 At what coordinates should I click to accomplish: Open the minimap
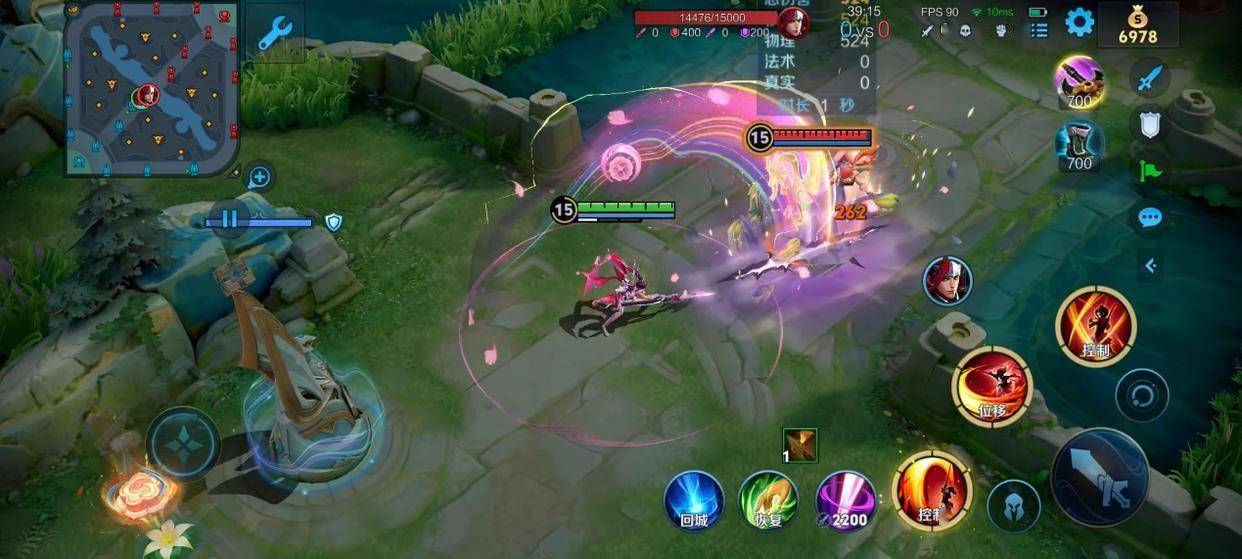pyautogui.click(x=151, y=88)
